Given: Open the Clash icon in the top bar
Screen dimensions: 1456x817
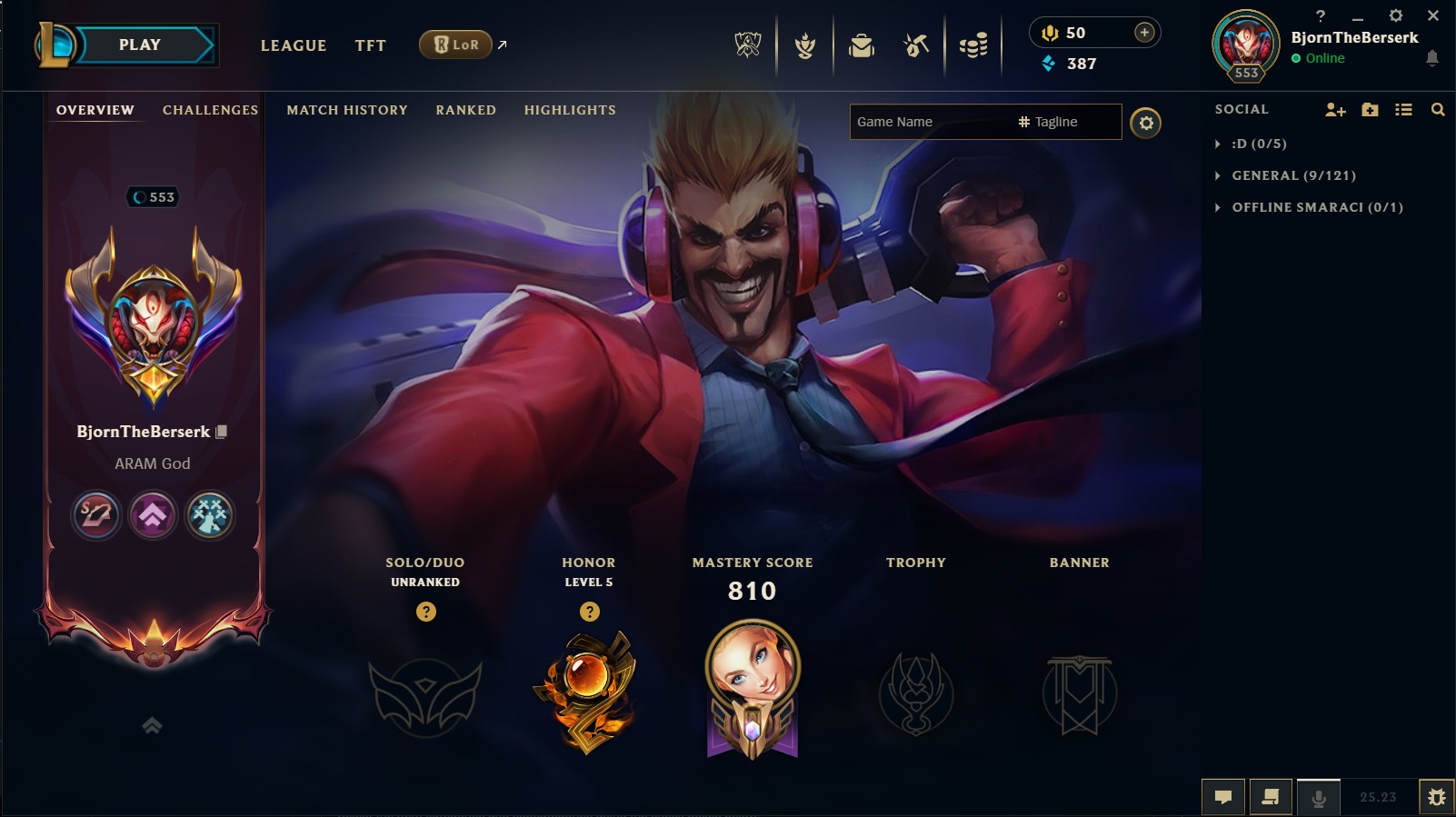Looking at the screenshot, I should click(803, 44).
